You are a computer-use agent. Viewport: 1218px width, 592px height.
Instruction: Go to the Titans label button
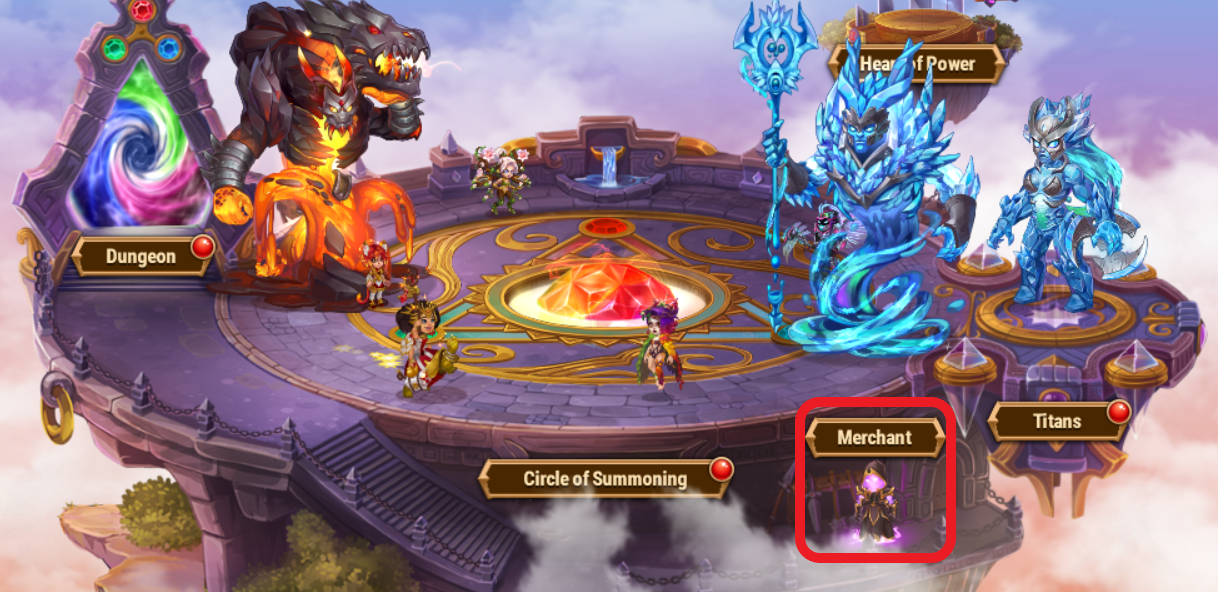1057,421
